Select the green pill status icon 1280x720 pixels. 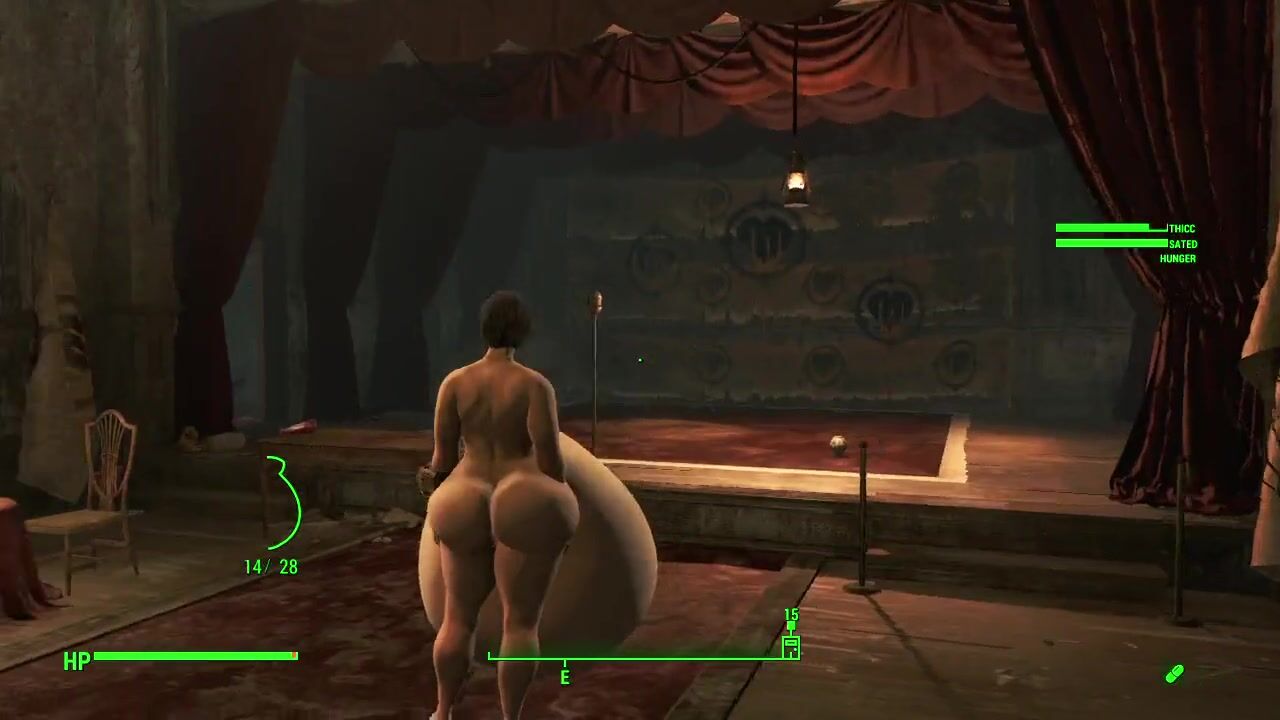pos(1174,674)
